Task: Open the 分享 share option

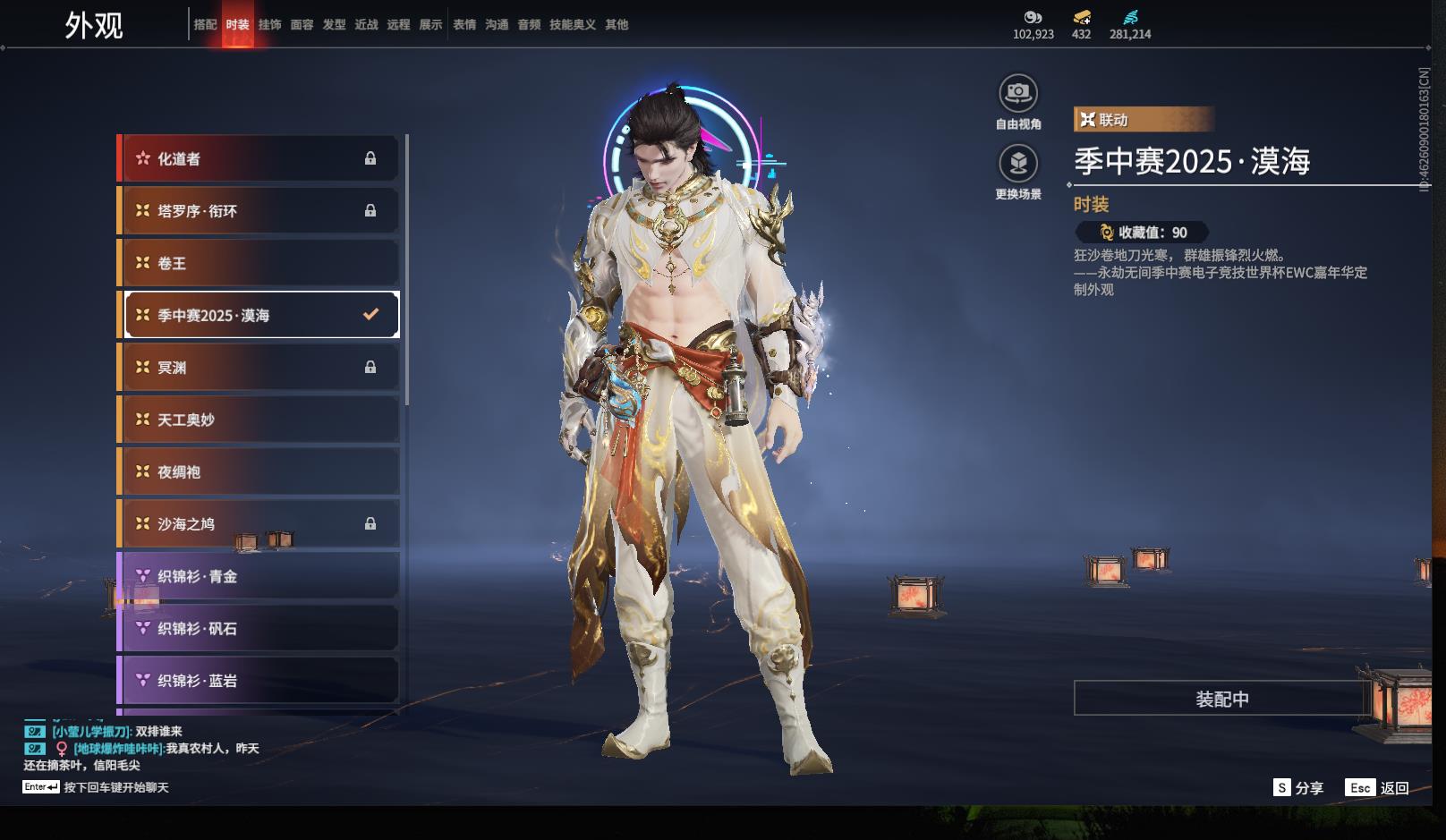Action: pyautogui.click(x=1299, y=788)
